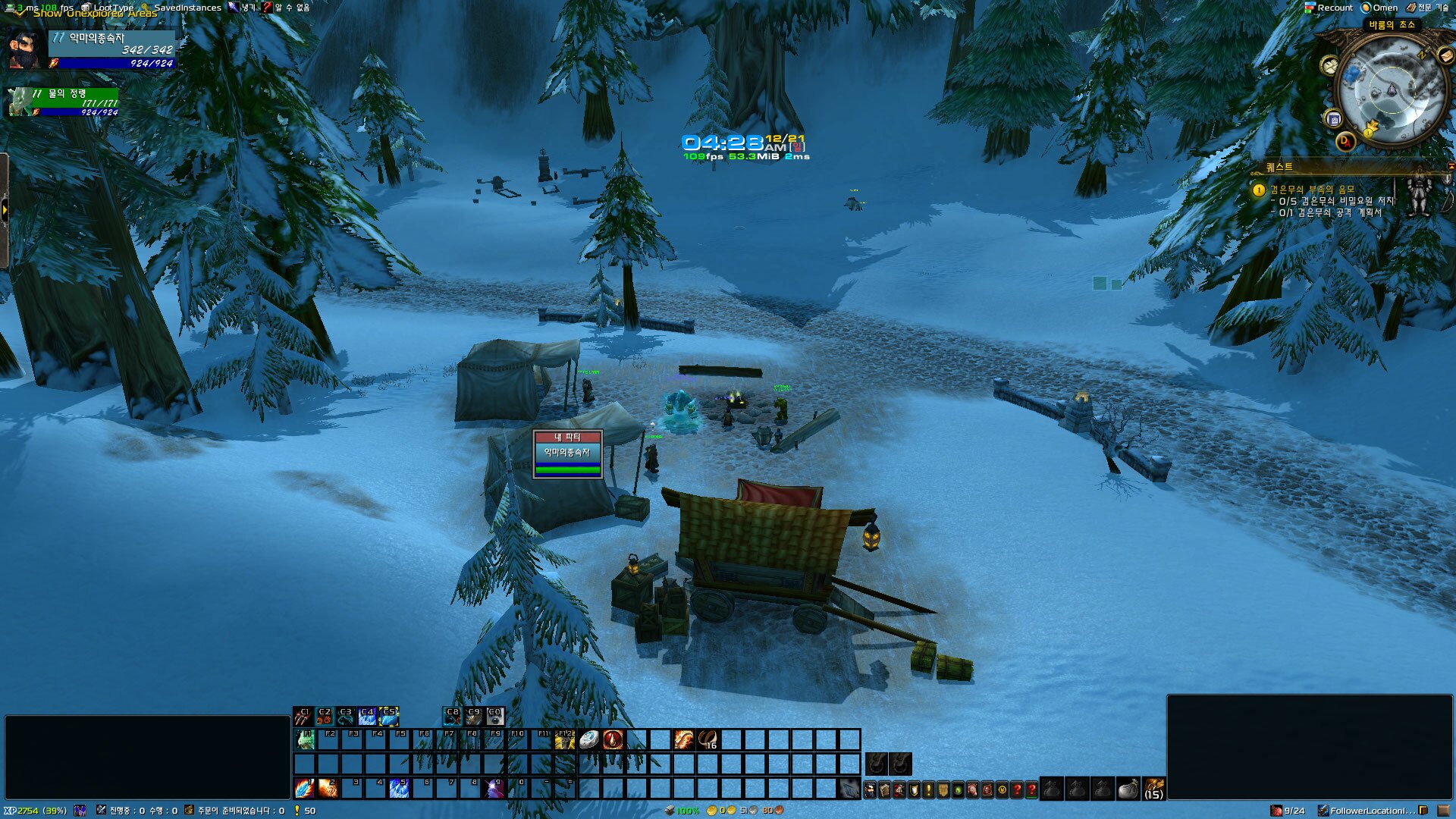Select the tracked quest 검은무쇠 부족의 음모

(x=1312, y=190)
